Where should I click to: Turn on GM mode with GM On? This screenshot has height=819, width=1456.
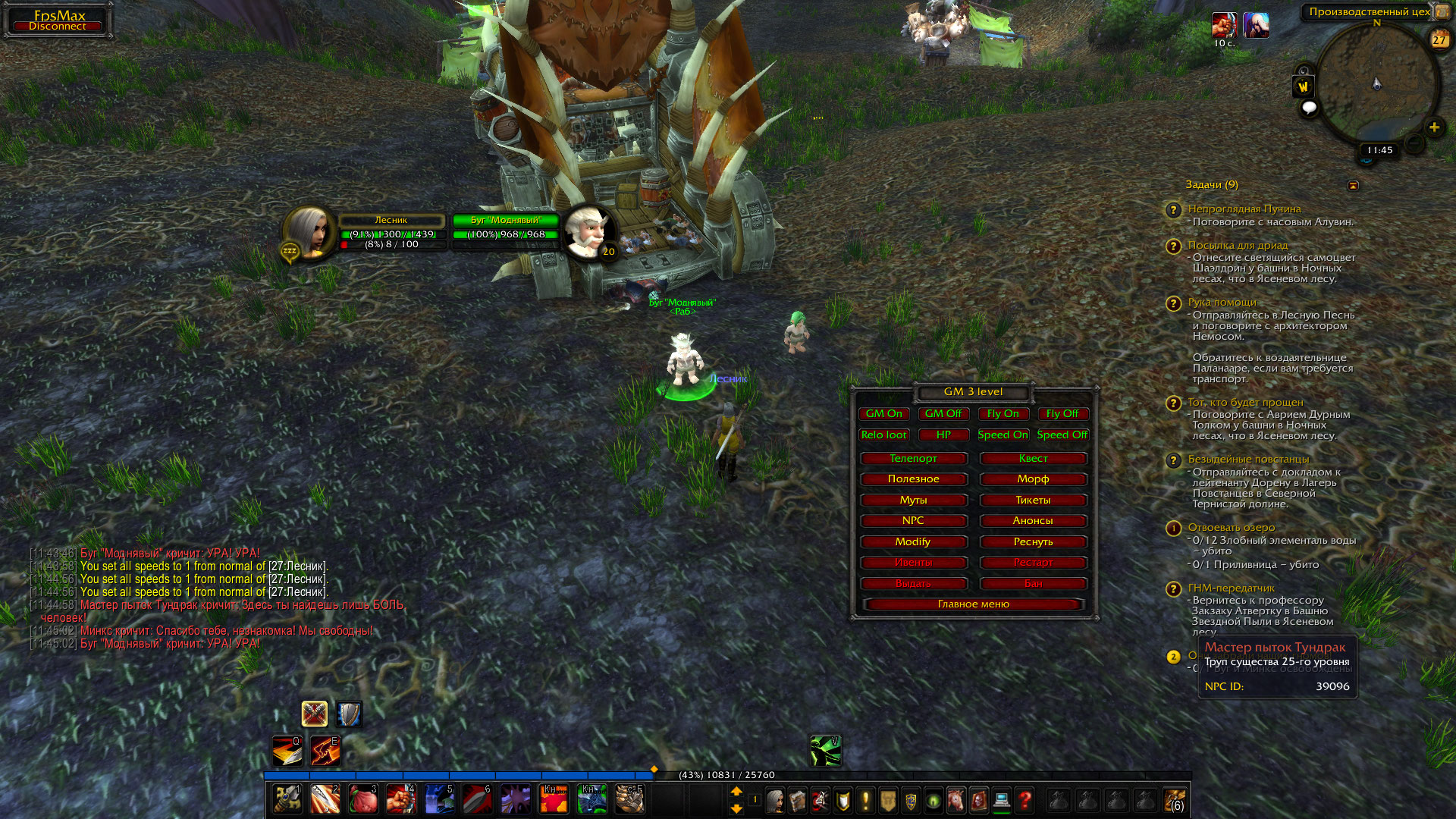click(x=884, y=414)
